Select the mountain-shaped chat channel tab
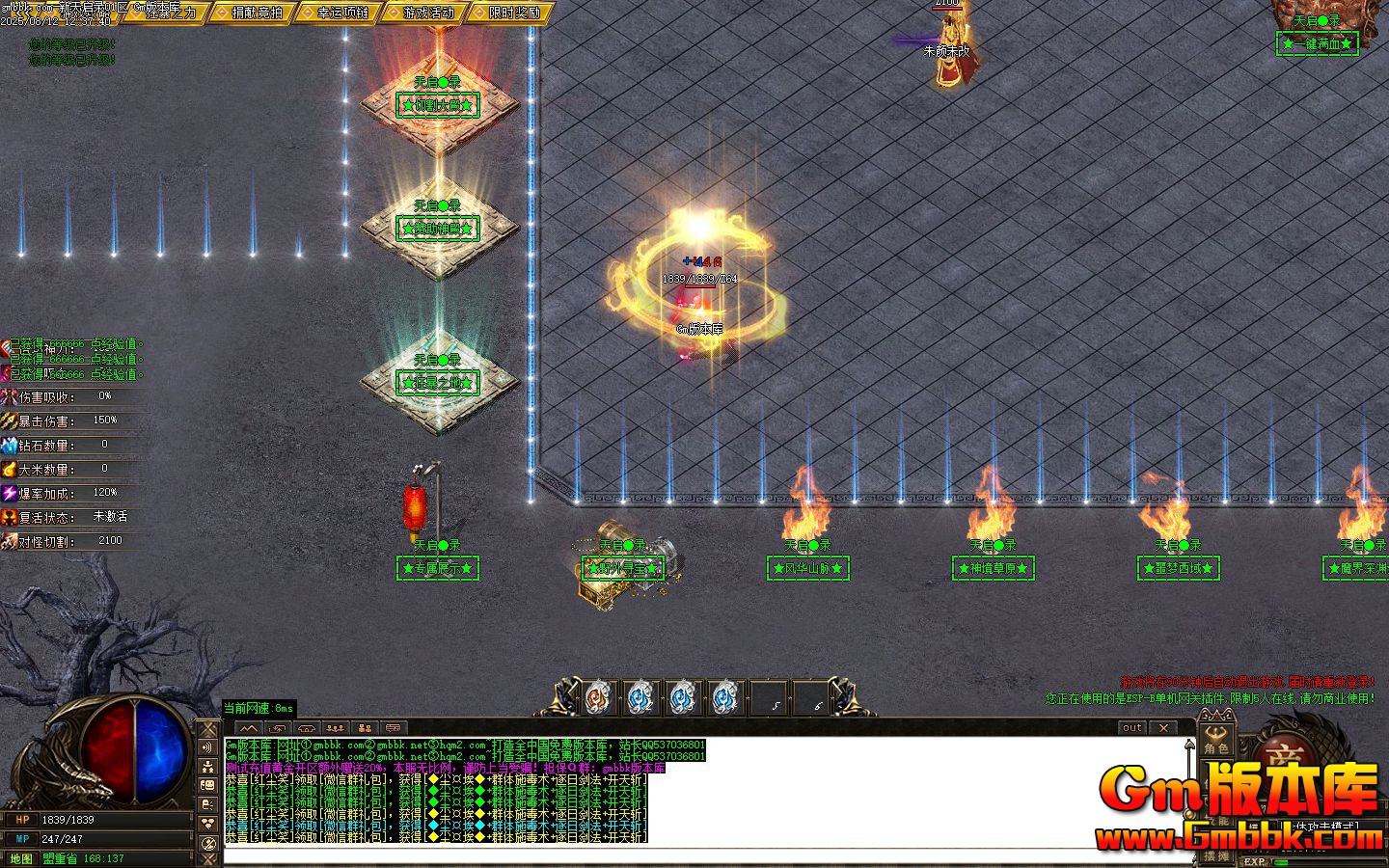This screenshot has height=868, width=1389. pyautogui.click(x=249, y=728)
